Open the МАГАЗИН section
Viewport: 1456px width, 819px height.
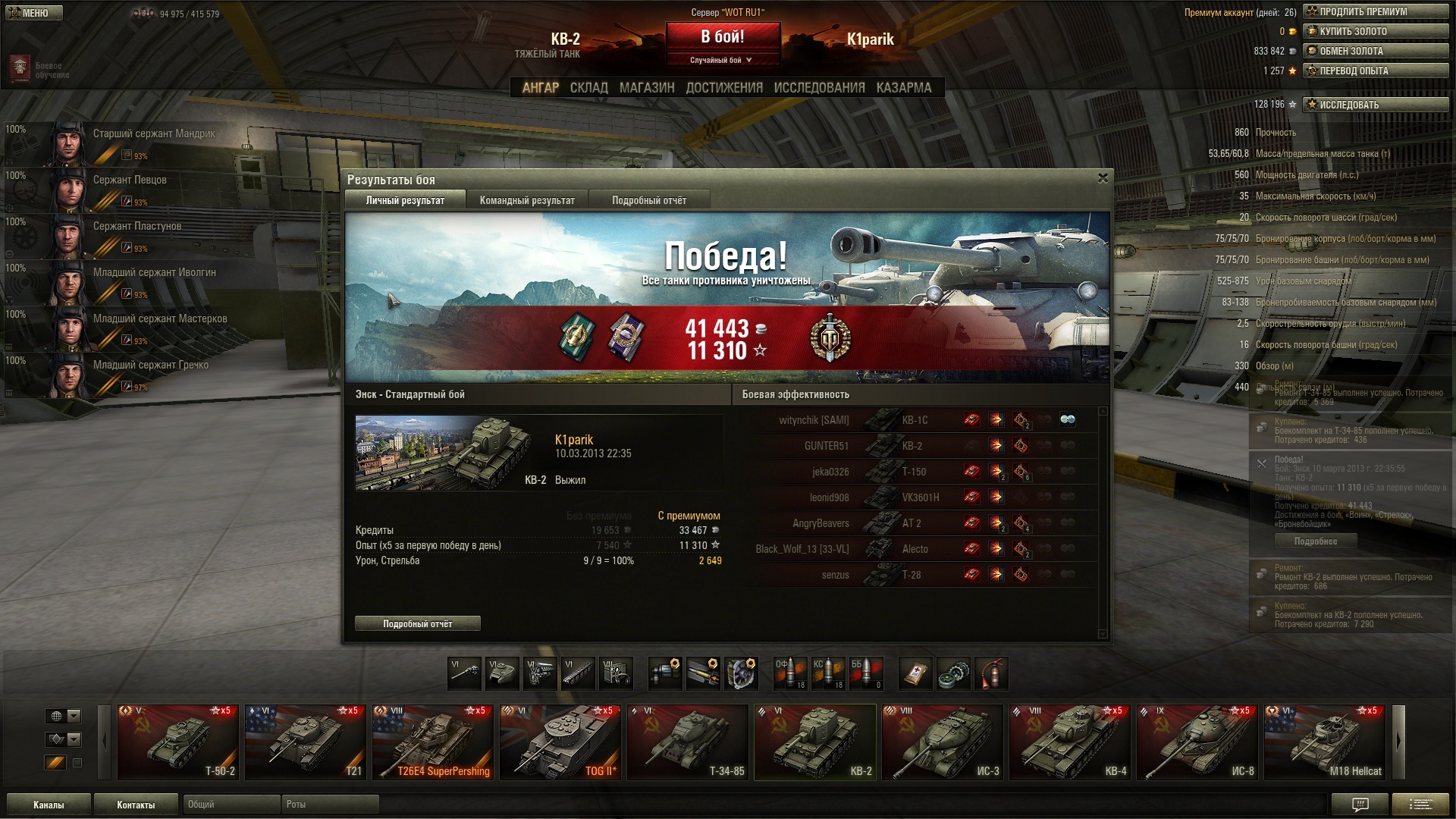tap(646, 88)
